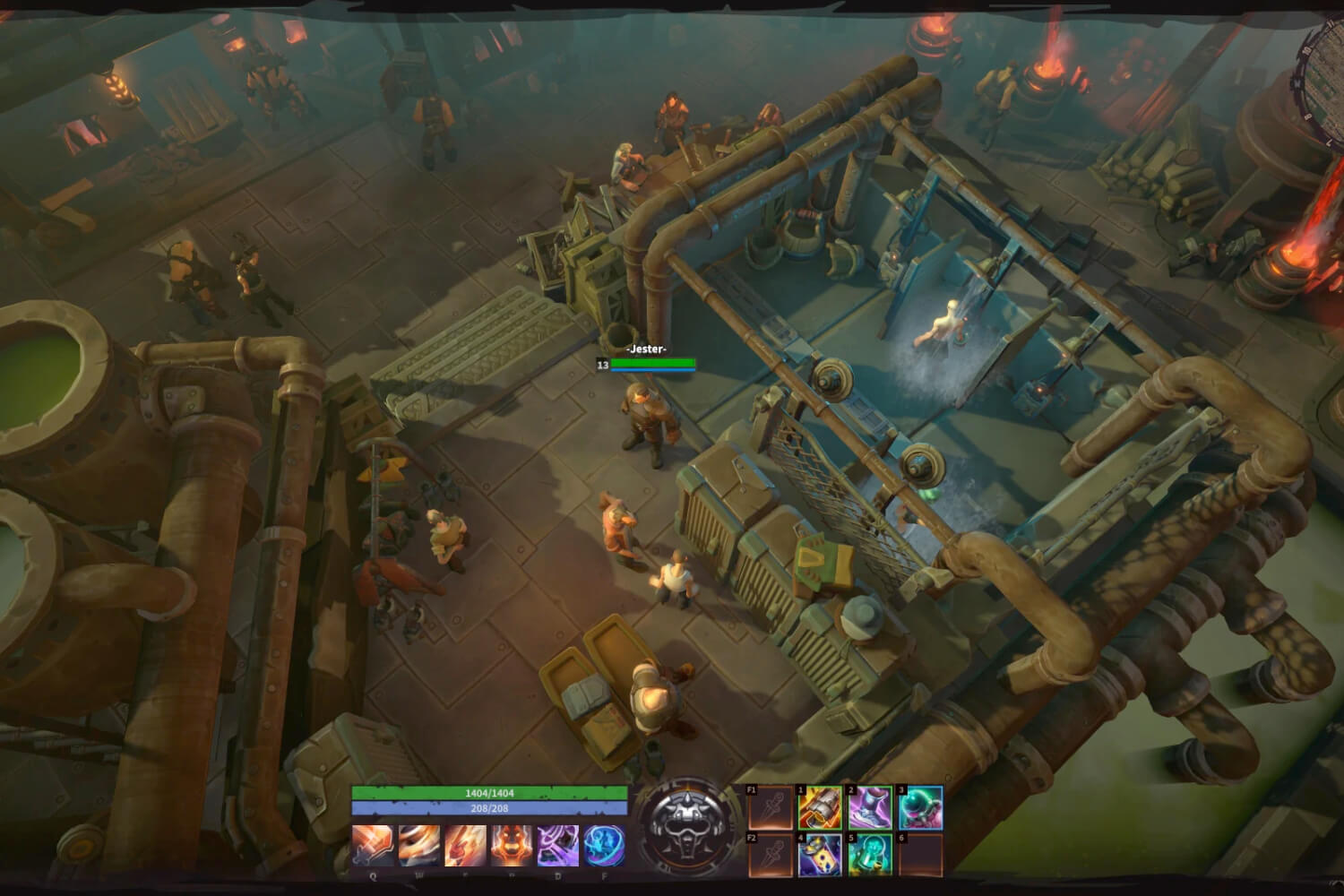Cast the Q sword slash ability

(x=371, y=845)
